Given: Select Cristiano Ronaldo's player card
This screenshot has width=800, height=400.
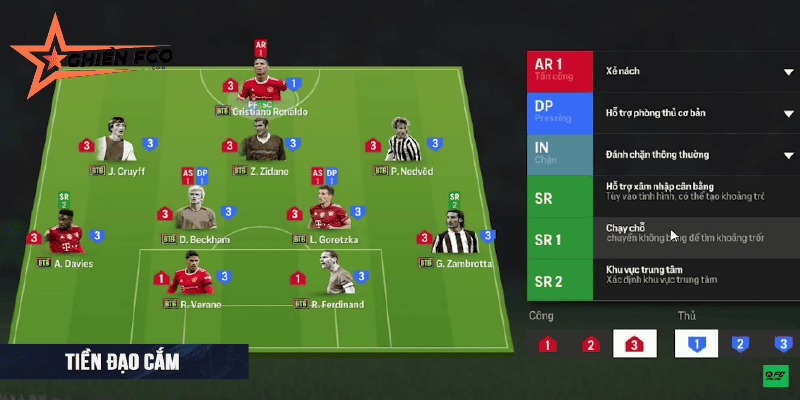Looking at the screenshot, I should pyautogui.click(x=262, y=85).
